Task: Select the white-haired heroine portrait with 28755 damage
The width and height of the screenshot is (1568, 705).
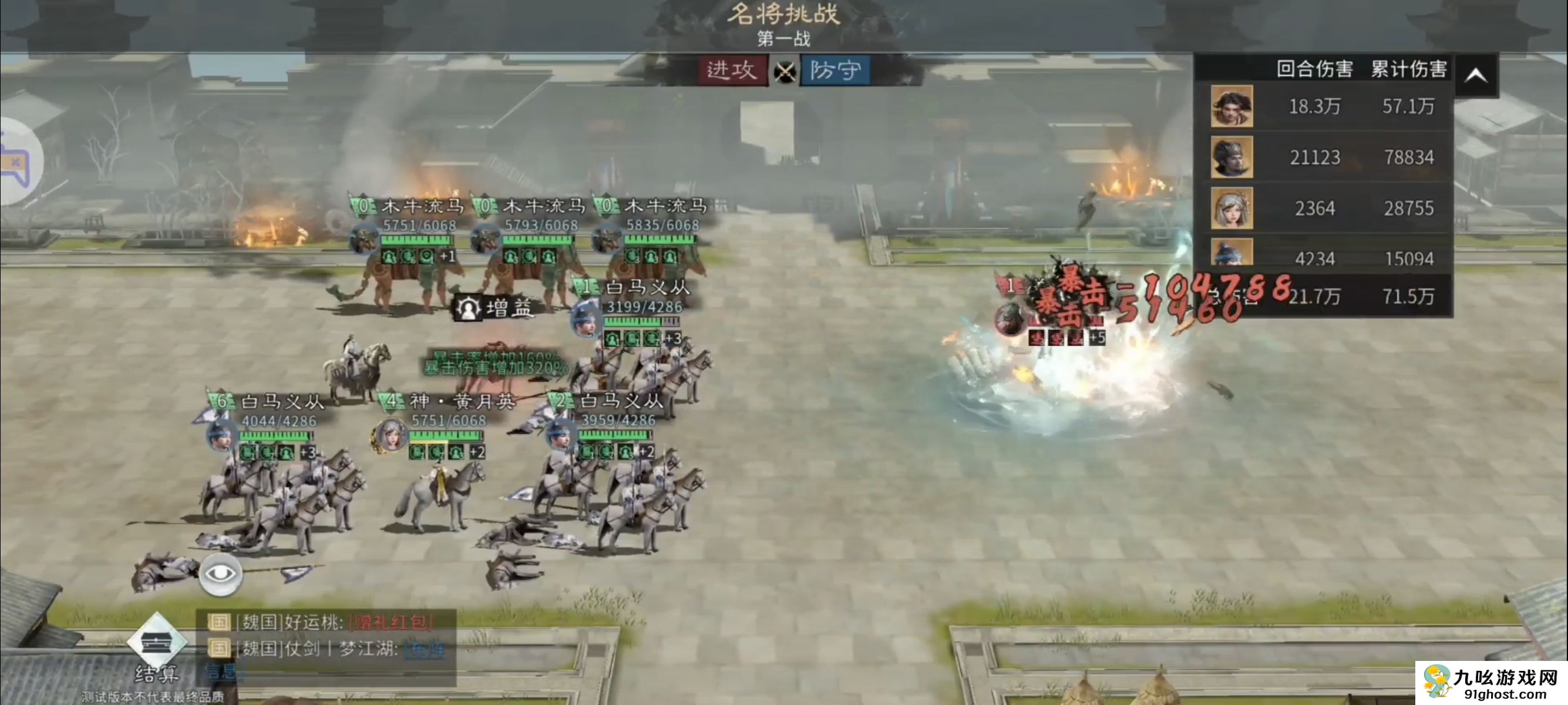Action: pyautogui.click(x=1231, y=208)
